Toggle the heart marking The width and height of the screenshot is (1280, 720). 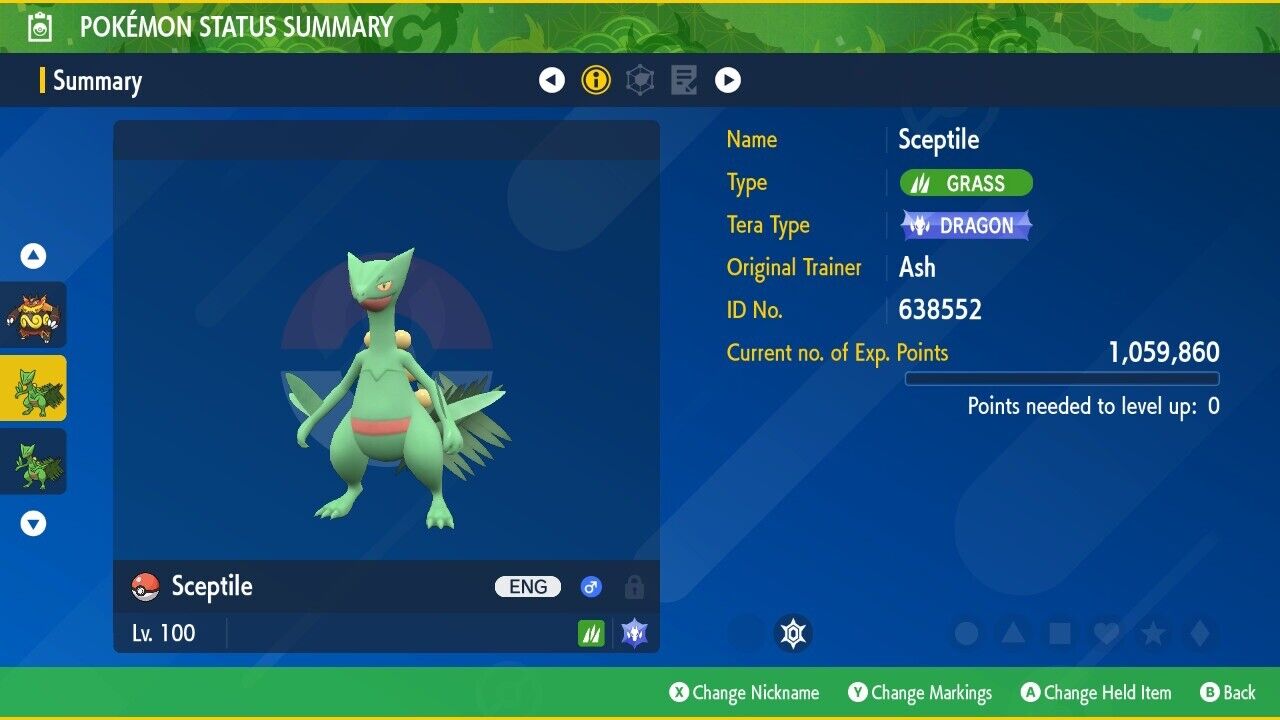[x=1106, y=633]
